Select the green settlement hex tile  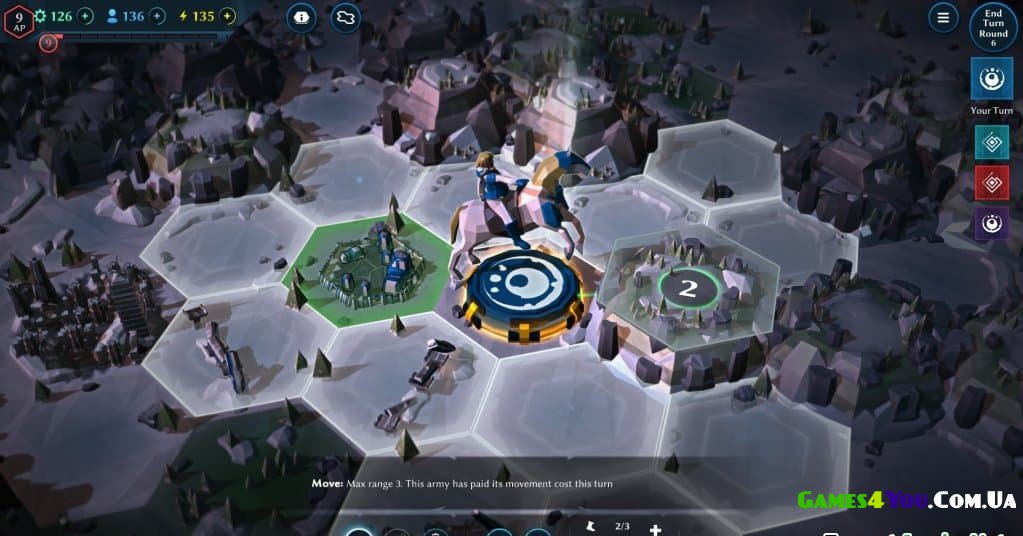tap(365, 266)
